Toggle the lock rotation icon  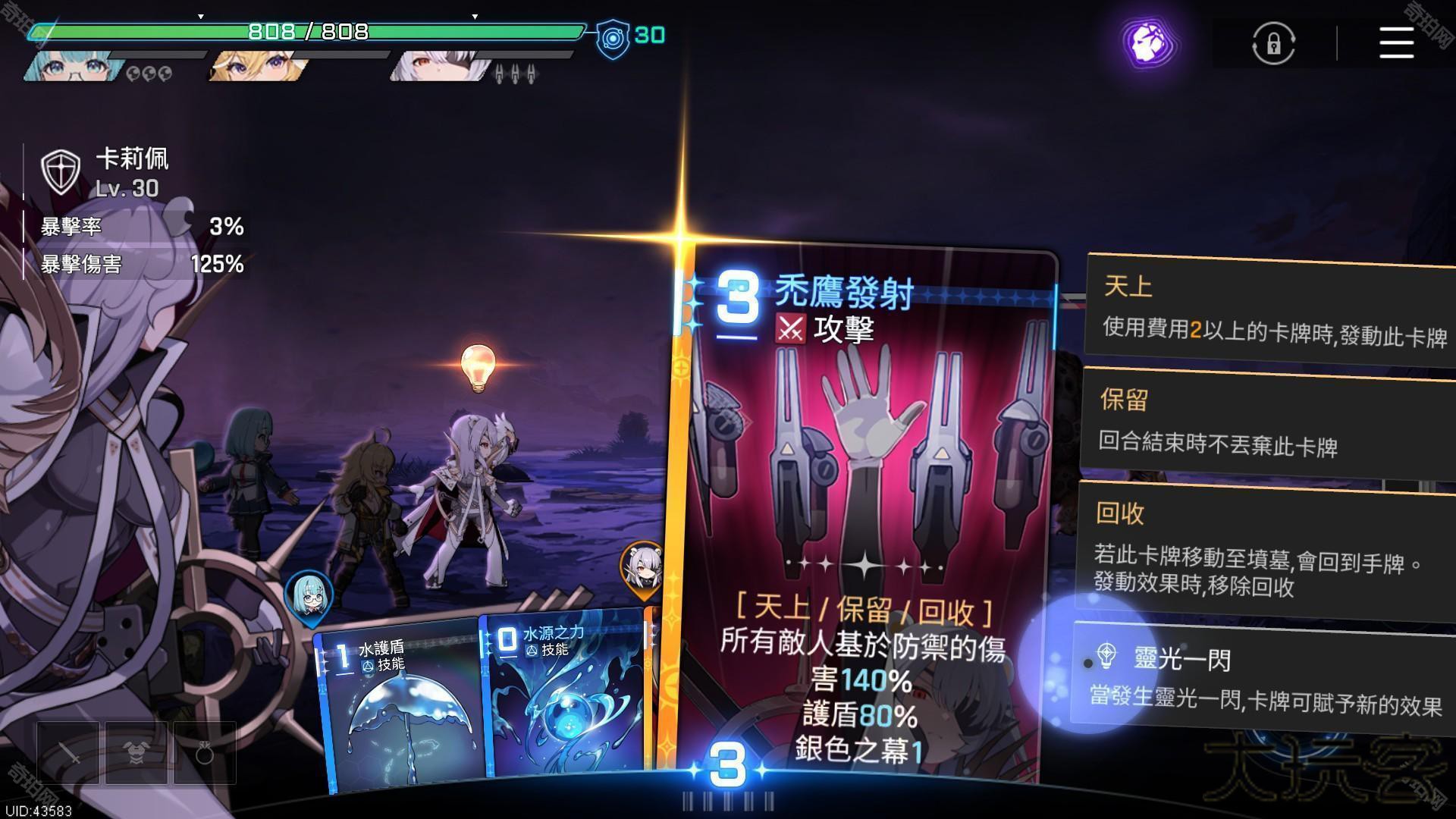click(x=1273, y=43)
